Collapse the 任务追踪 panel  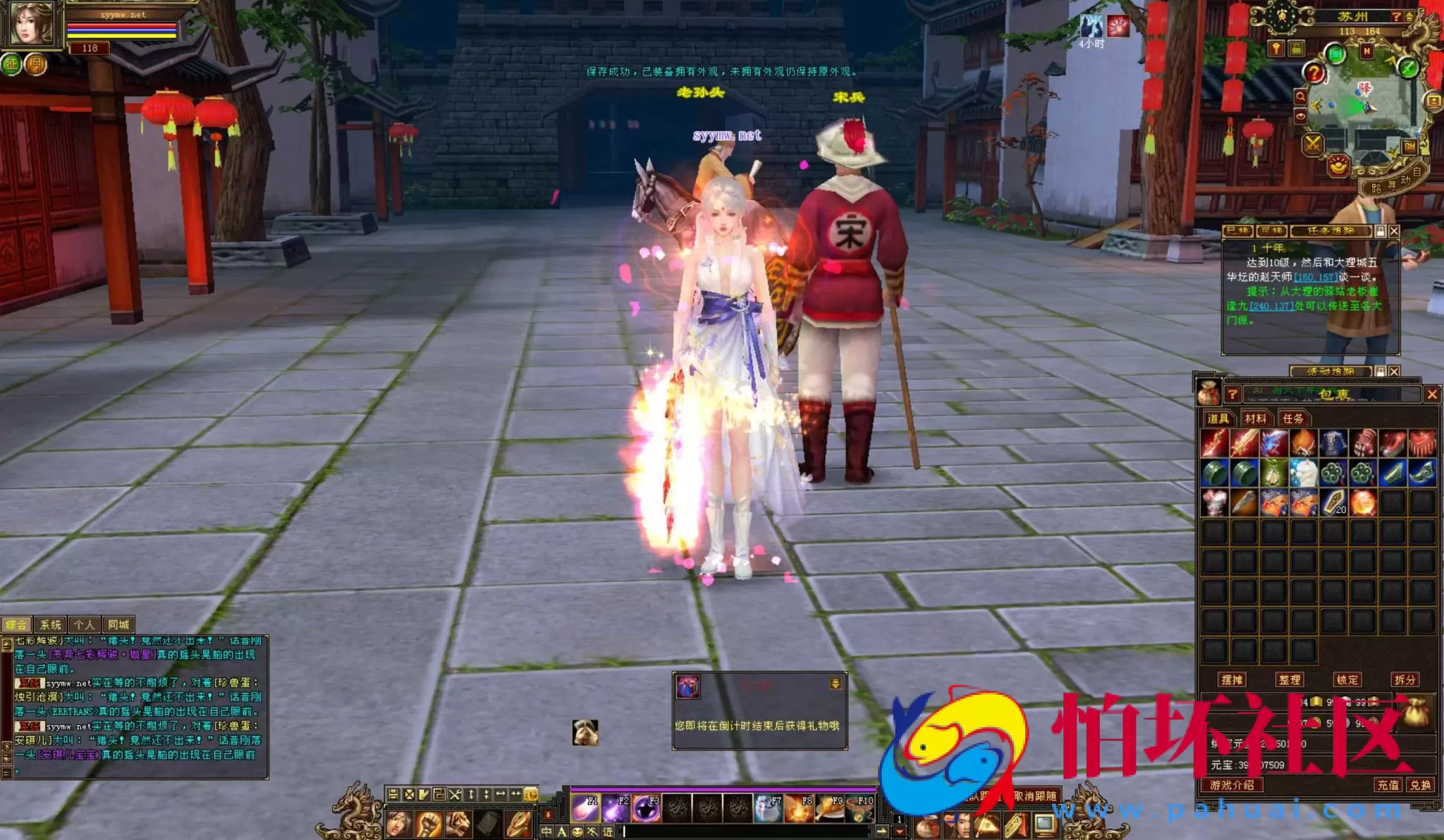pyautogui.click(x=1394, y=231)
